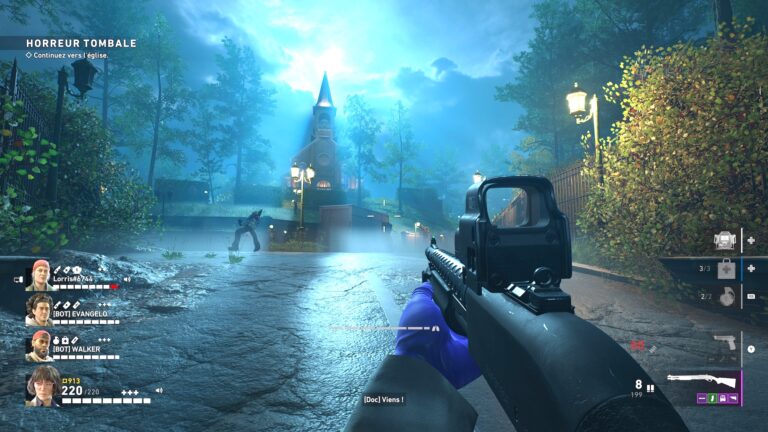Select teammate Lorris#6744's portrait
The width and height of the screenshot is (768, 432).
(39, 274)
